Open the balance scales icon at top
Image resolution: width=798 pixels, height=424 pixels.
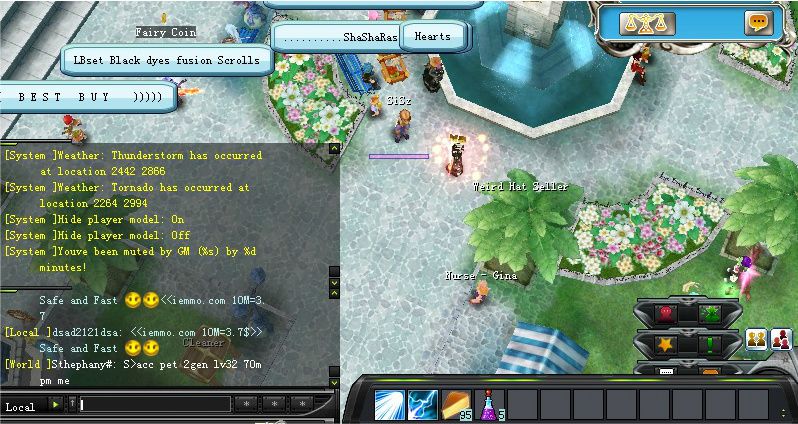[x=647, y=23]
